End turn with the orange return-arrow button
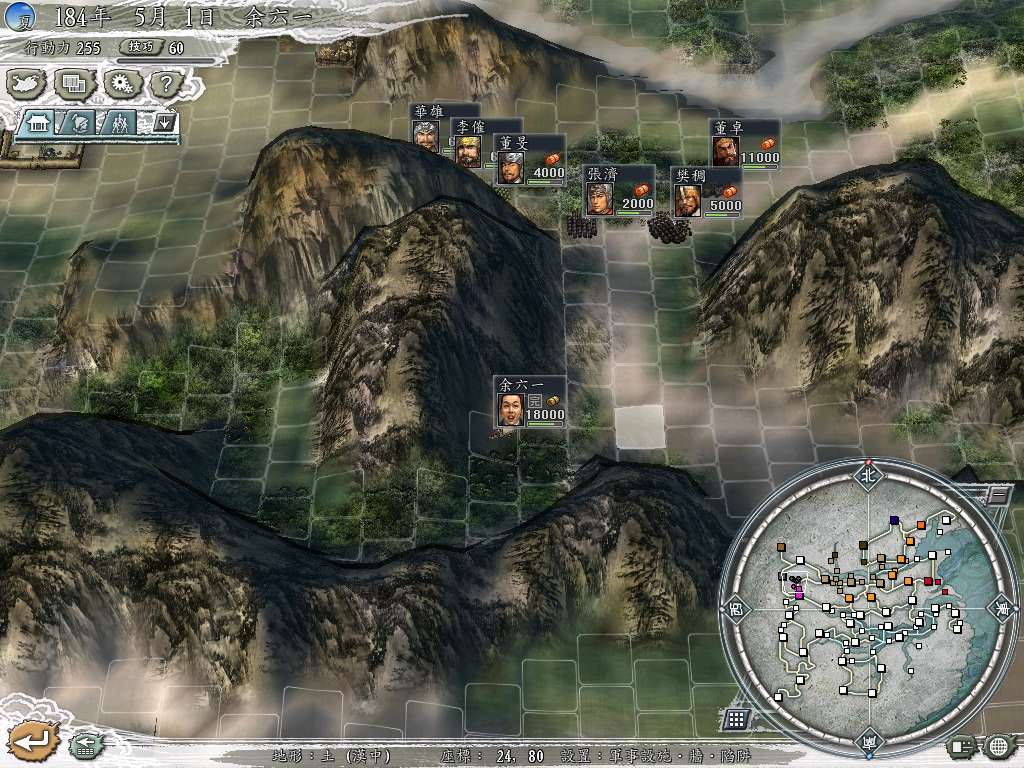The height and width of the screenshot is (768, 1024). (x=29, y=741)
